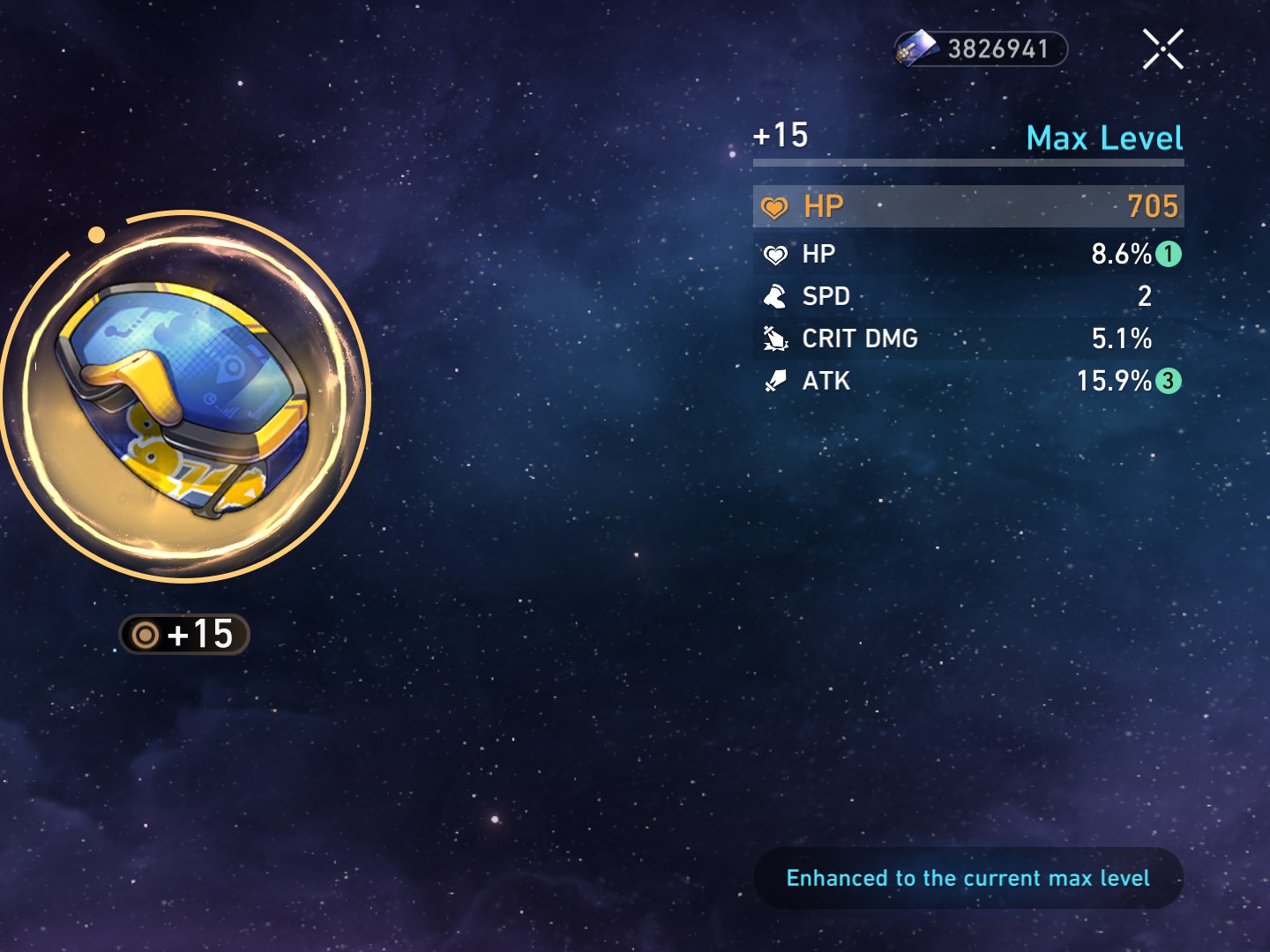Select the CRIT DMG substat row

pyautogui.click(x=968, y=338)
